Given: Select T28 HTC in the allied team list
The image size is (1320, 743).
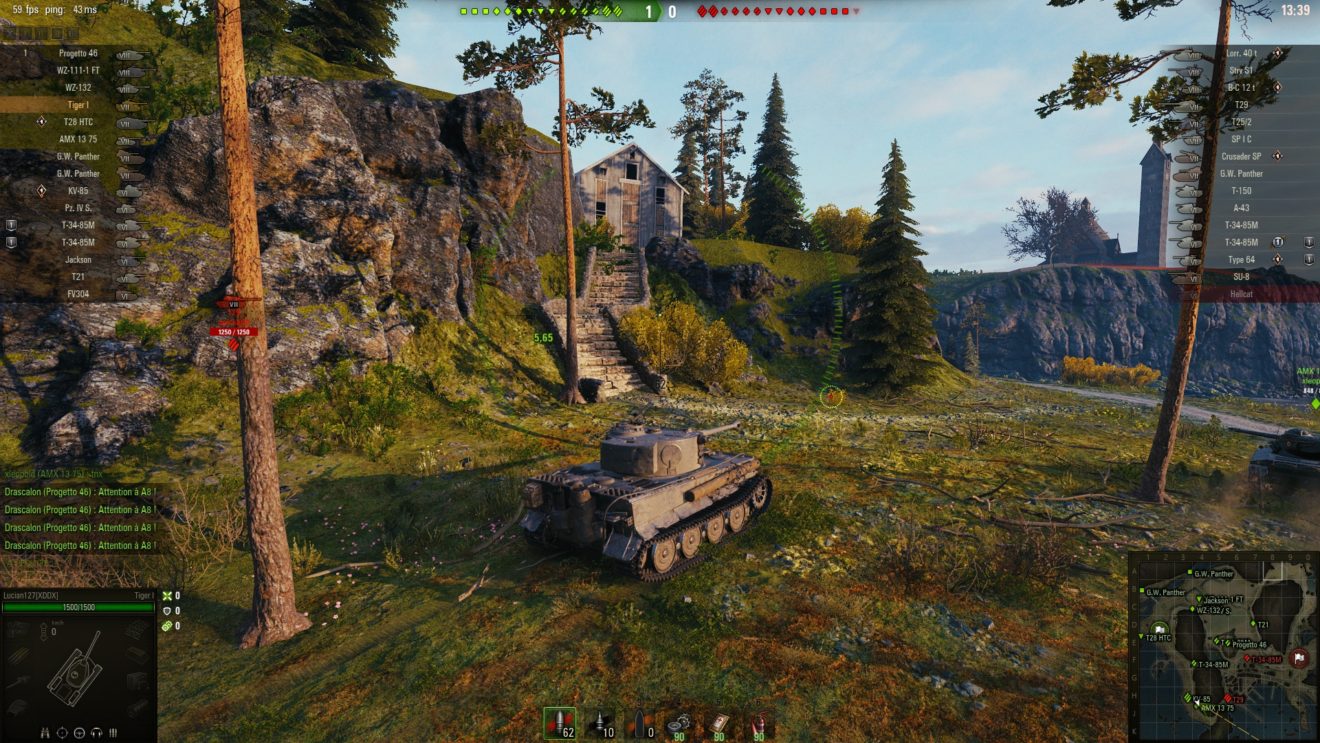Looking at the screenshot, I should pos(78,122).
